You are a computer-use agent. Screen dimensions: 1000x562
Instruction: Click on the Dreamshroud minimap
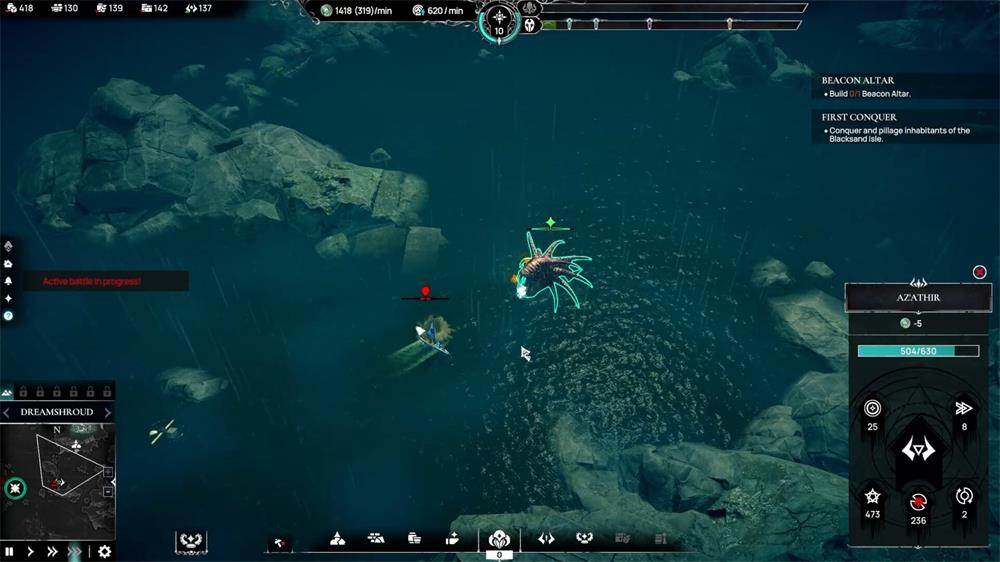pyautogui.click(x=55, y=480)
